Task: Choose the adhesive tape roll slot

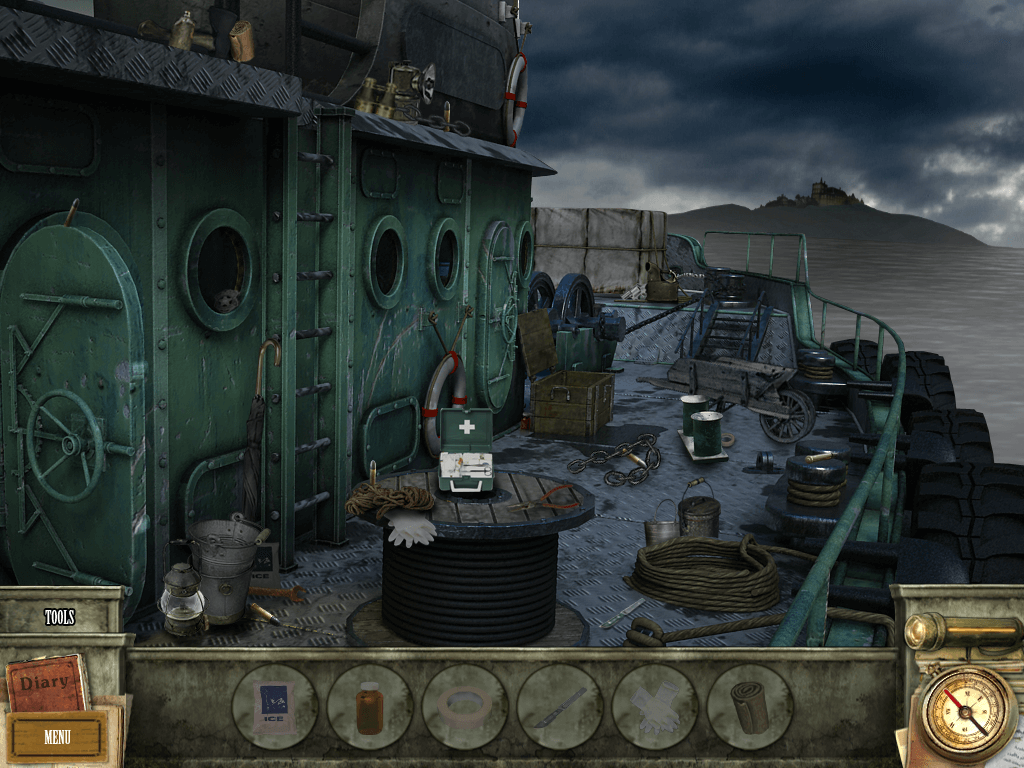Action: [464, 707]
